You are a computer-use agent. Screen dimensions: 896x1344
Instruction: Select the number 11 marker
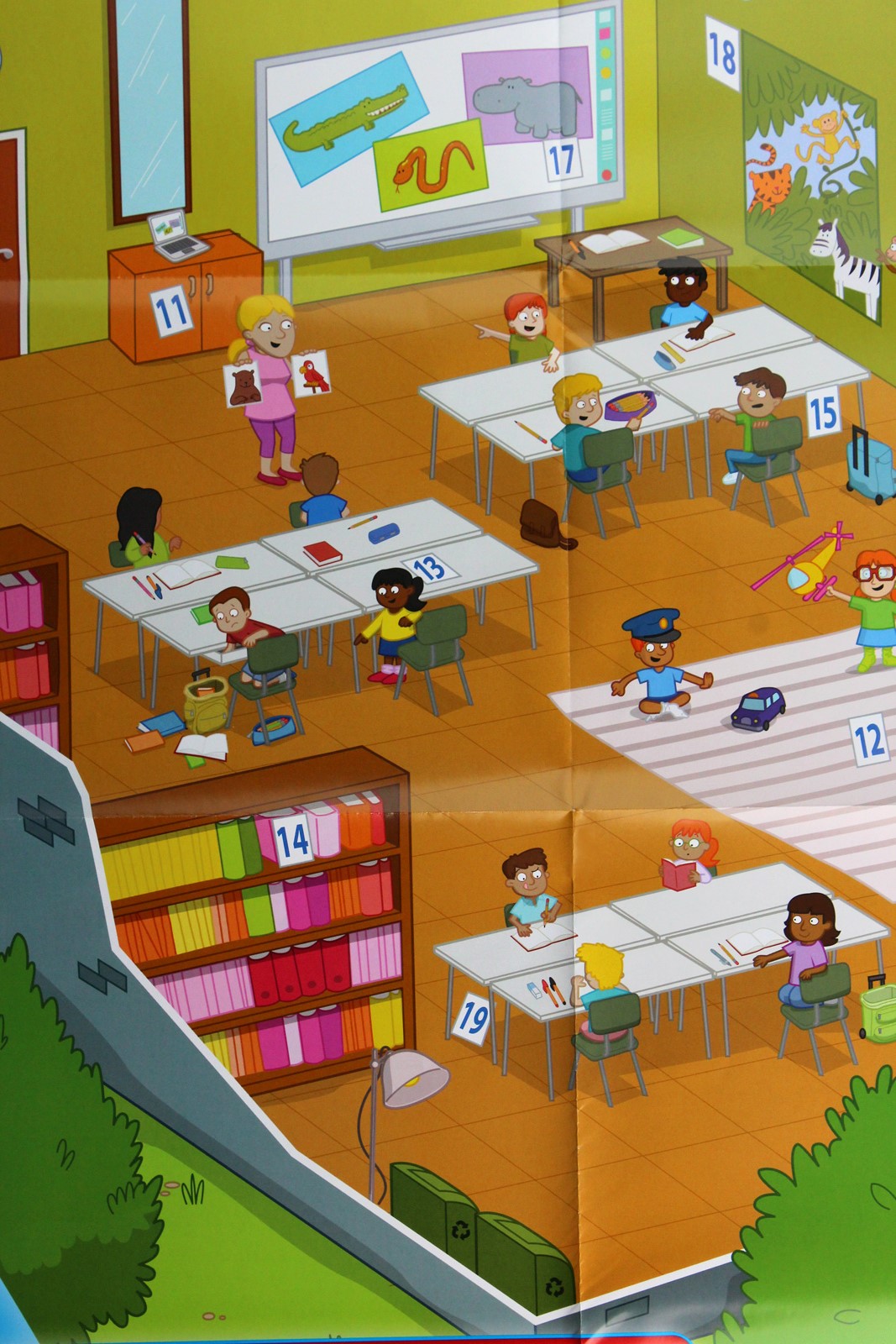pos(172,312)
